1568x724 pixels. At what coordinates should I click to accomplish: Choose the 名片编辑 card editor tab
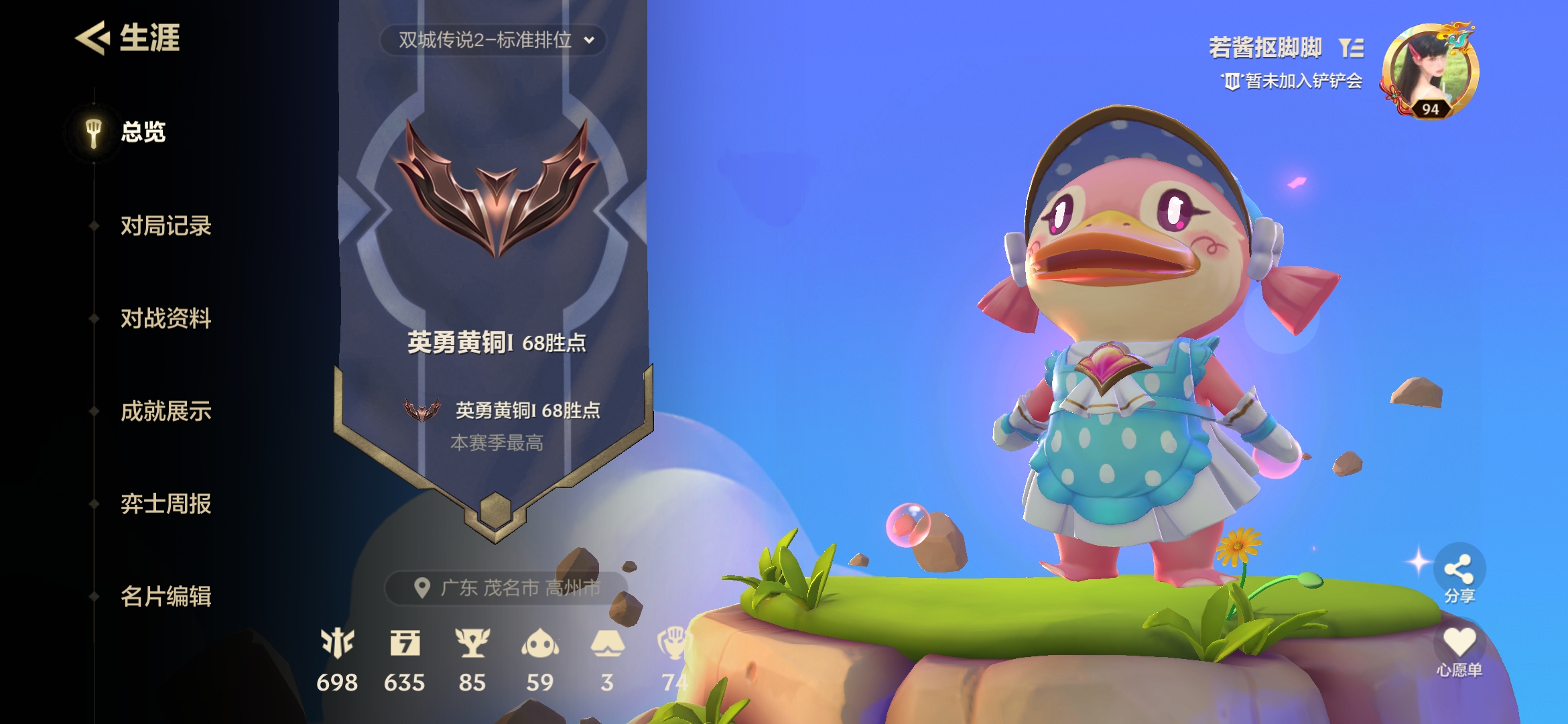point(166,596)
